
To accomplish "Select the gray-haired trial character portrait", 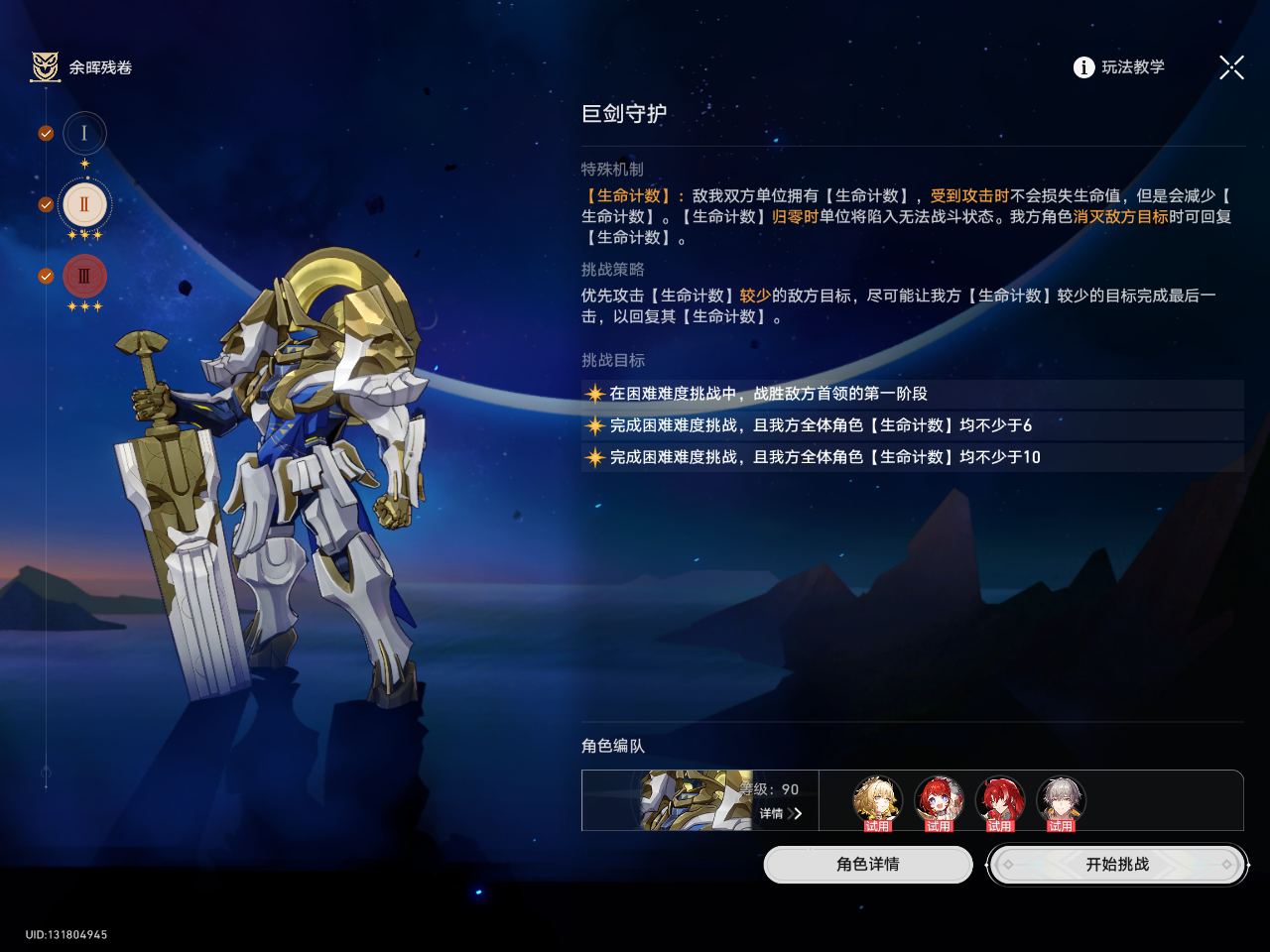I will (1061, 800).
